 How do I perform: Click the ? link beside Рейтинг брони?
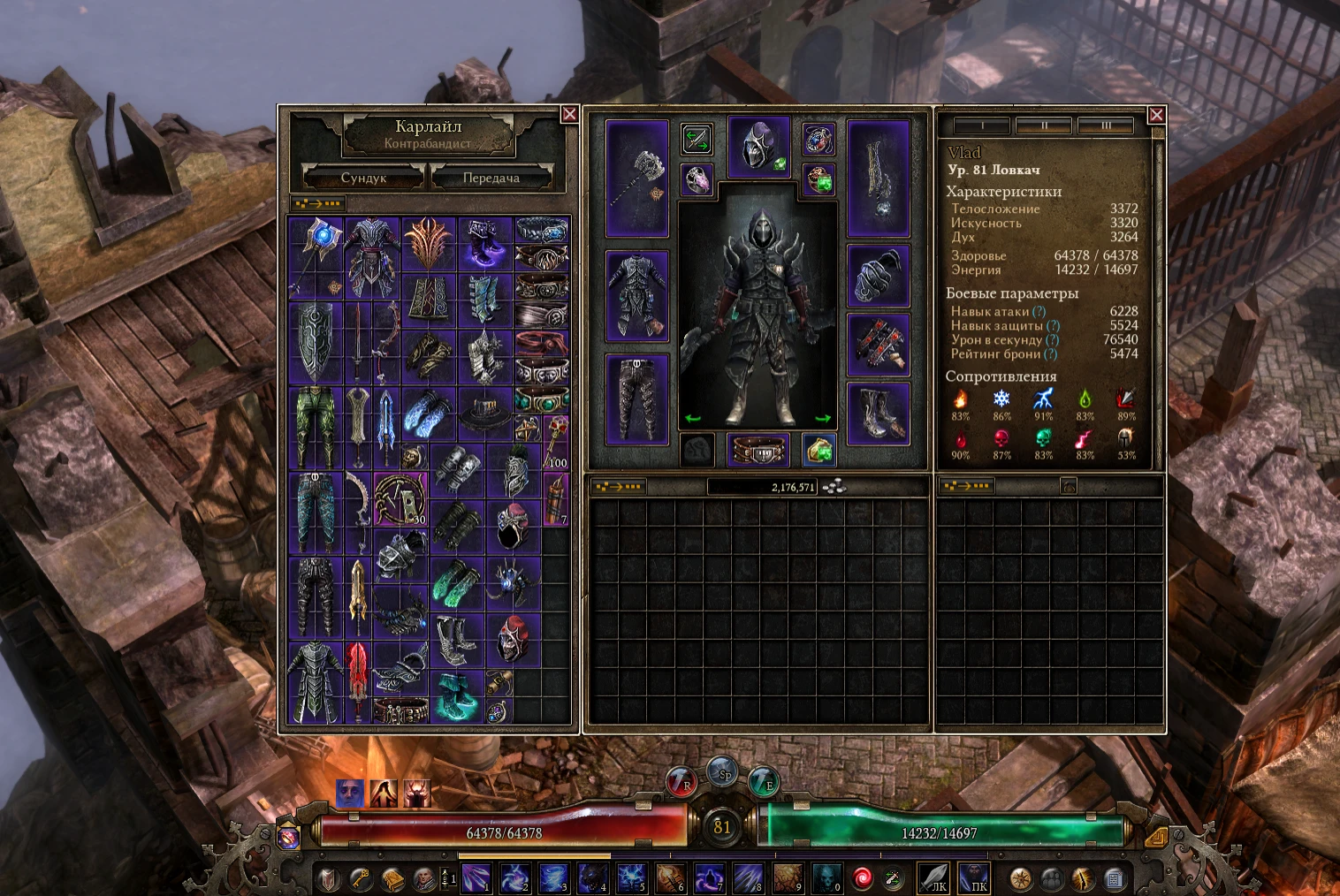point(1050,353)
